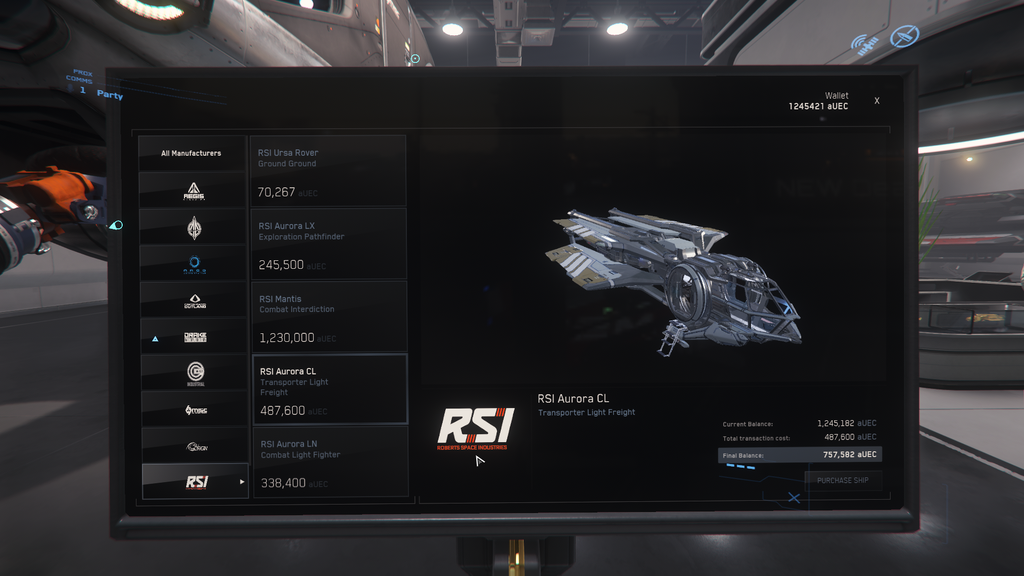Choose the RSI Mantis listing

(x=328, y=317)
